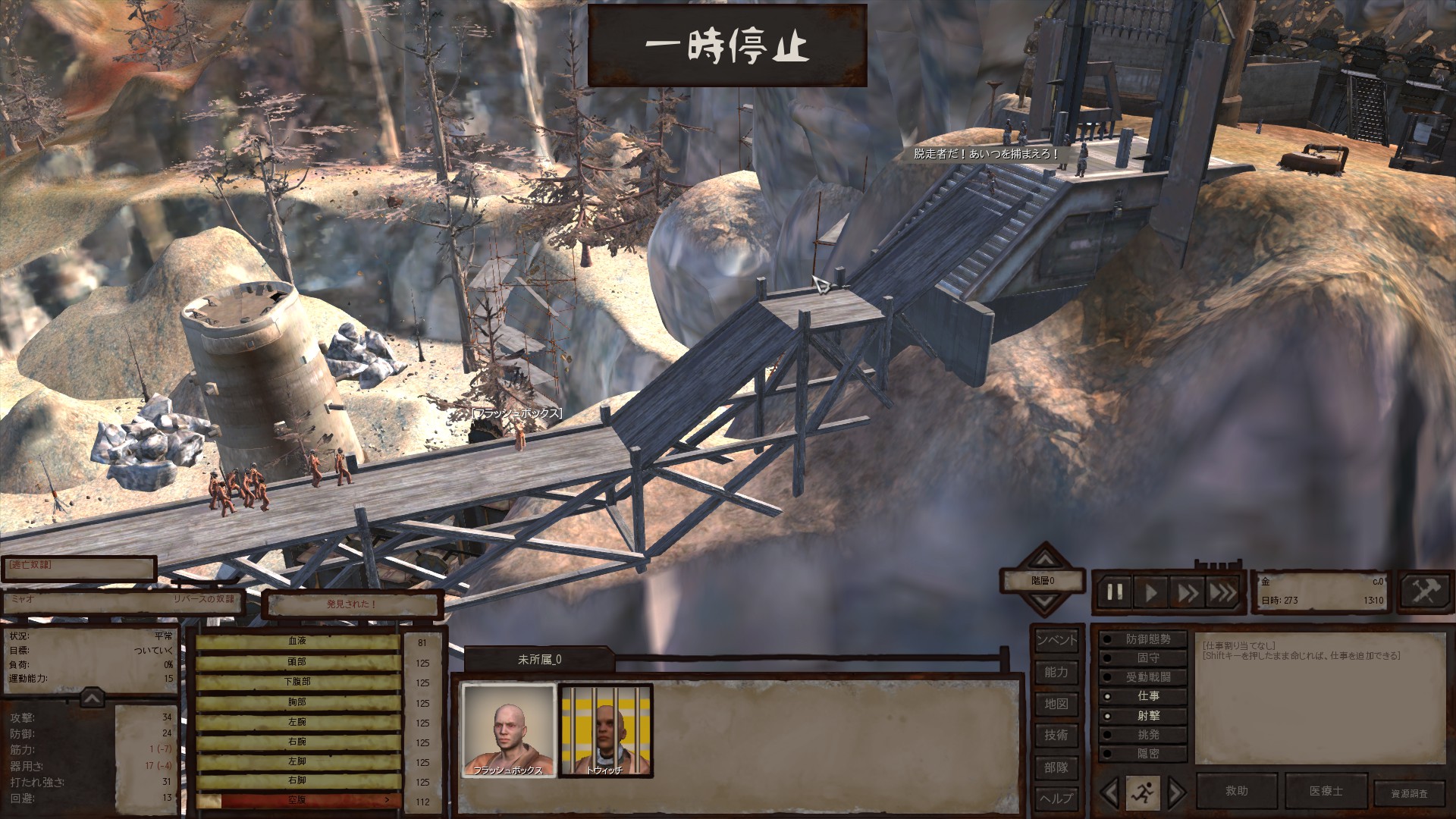Activate the 医療士 (medic) order button
Screen dimensions: 1456x819
[1326, 791]
